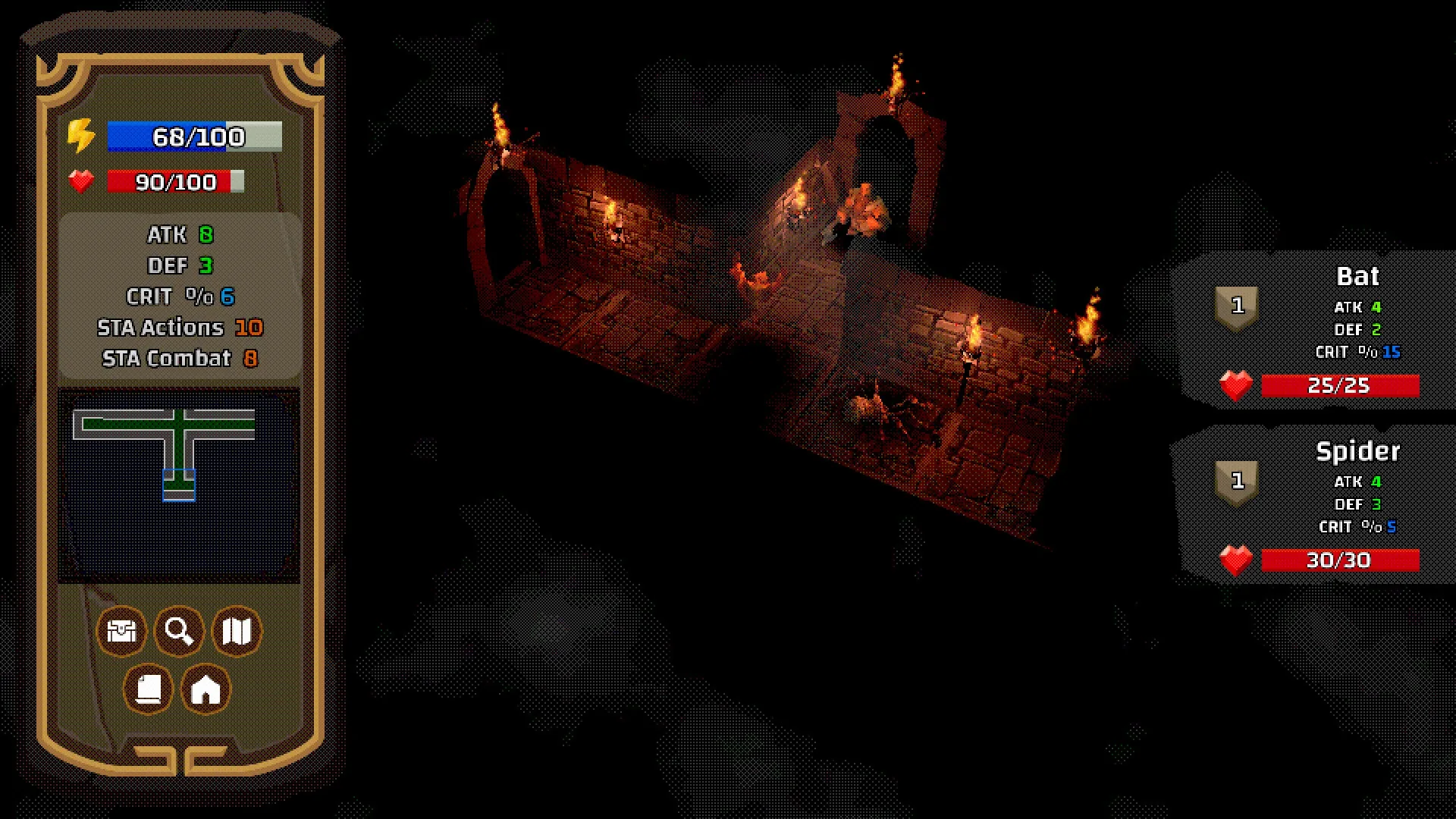Click the player's red heart icon
Viewport: 1456px width, 819px height.
[x=81, y=181]
